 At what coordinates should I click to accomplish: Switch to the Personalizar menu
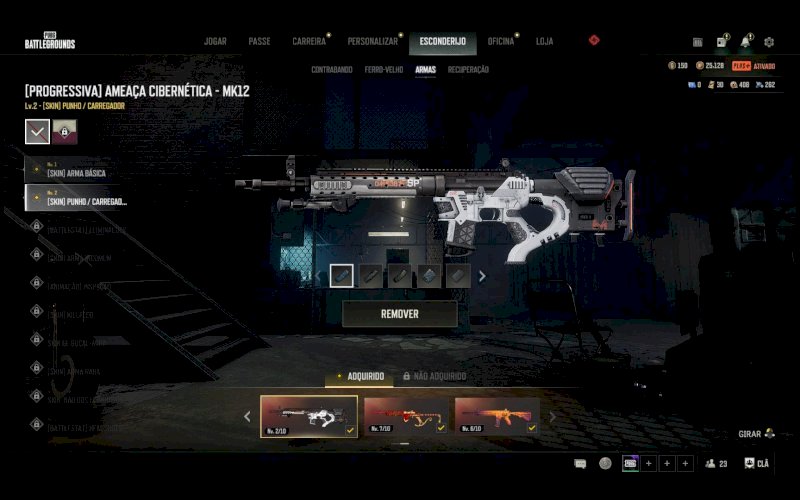point(372,42)
